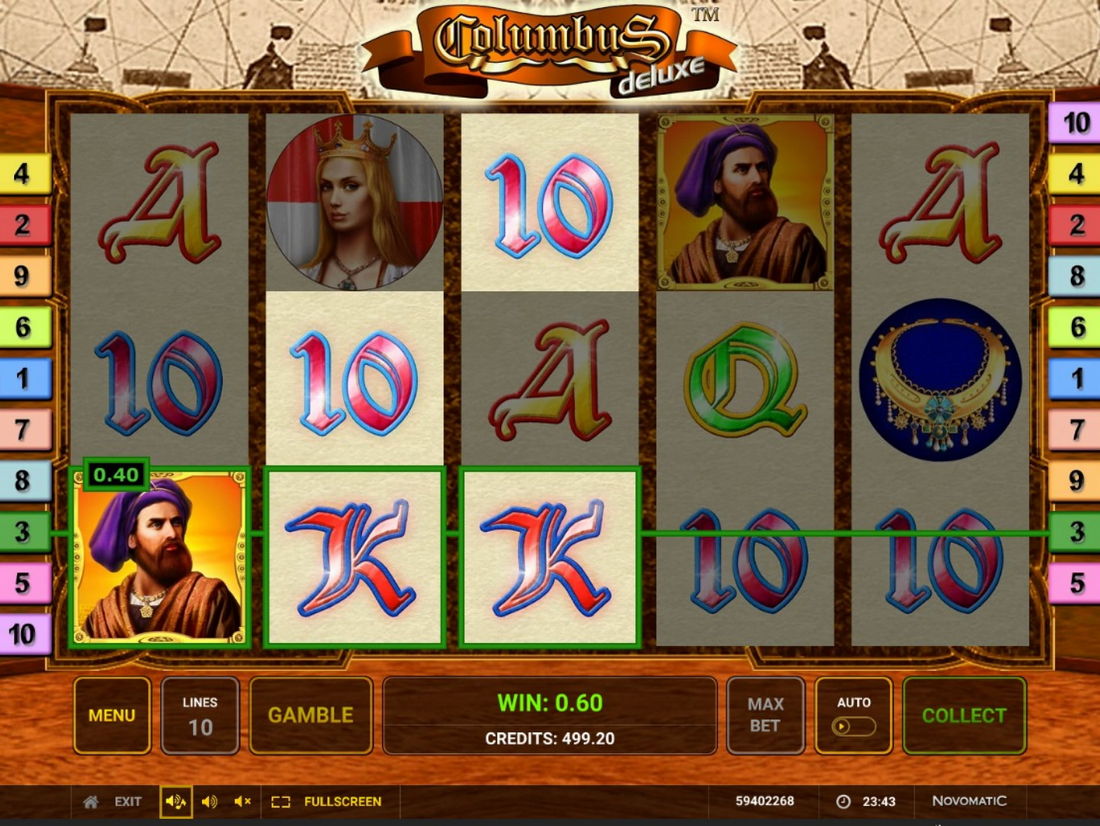Pick the left payline 1 marker
The height and width of the screenshot is (826, 1100).
pyautogui.click(x=22, y=378)
